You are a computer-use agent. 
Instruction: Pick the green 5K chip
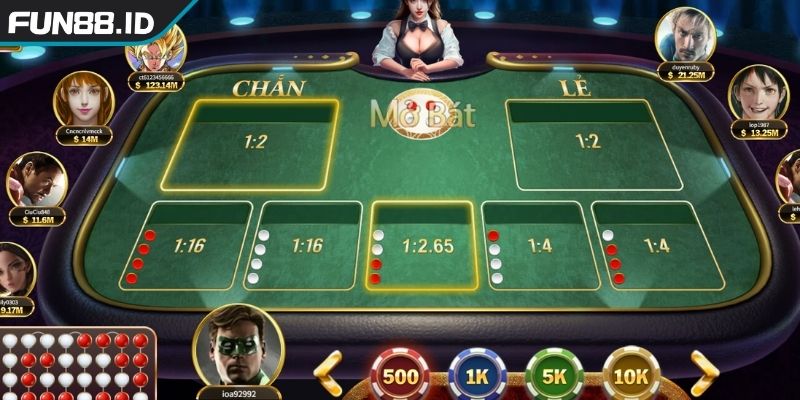point(554,375)
